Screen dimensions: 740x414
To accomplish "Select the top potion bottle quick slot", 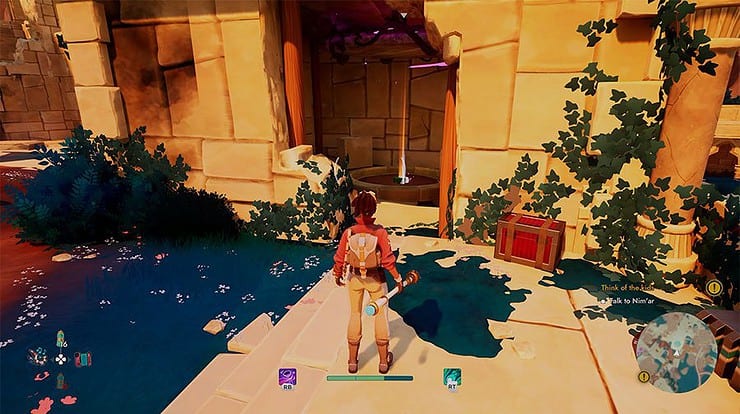I will [x=61, y=338].
